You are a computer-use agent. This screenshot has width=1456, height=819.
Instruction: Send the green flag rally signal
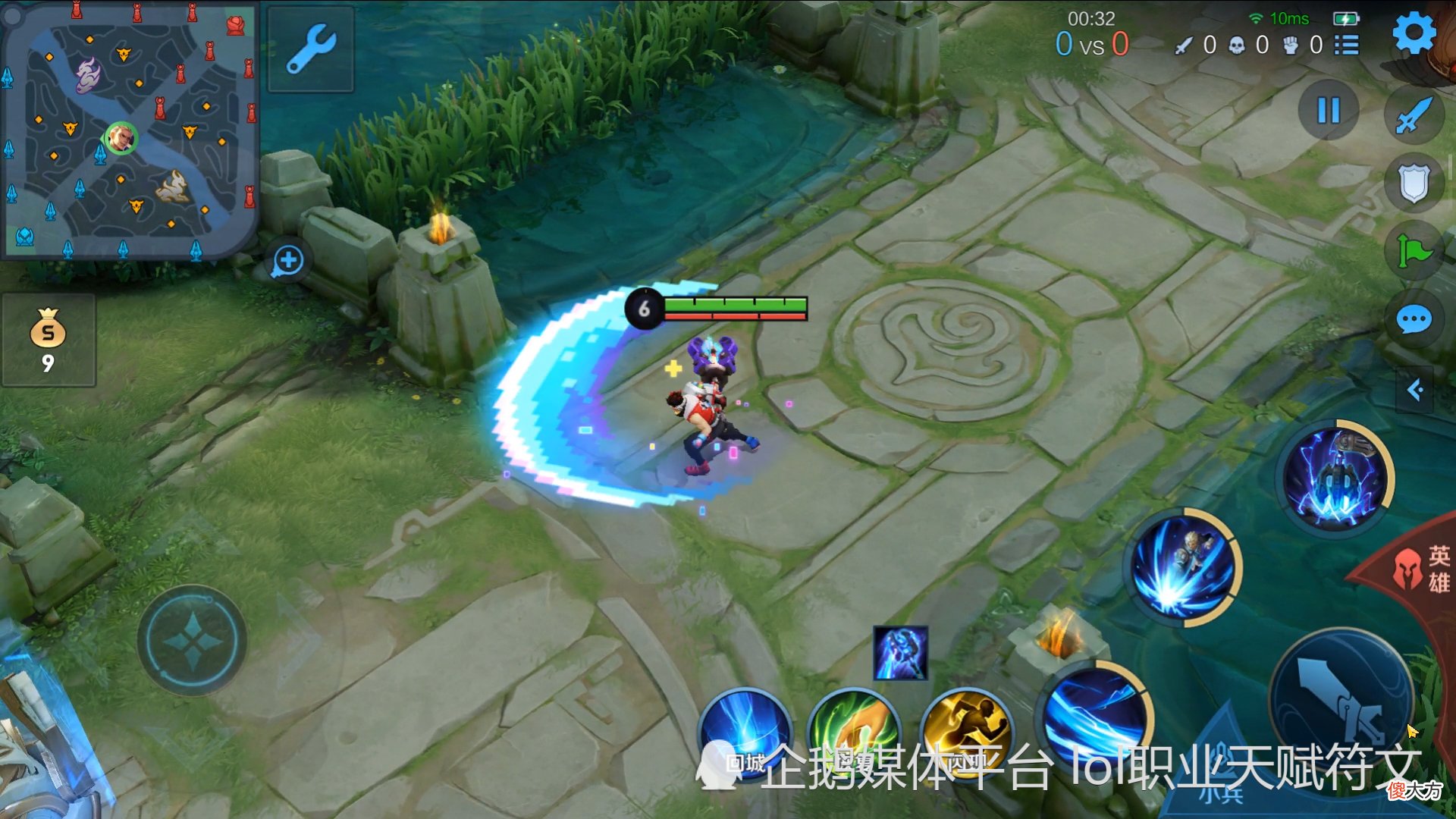[x=1414, y=250]
